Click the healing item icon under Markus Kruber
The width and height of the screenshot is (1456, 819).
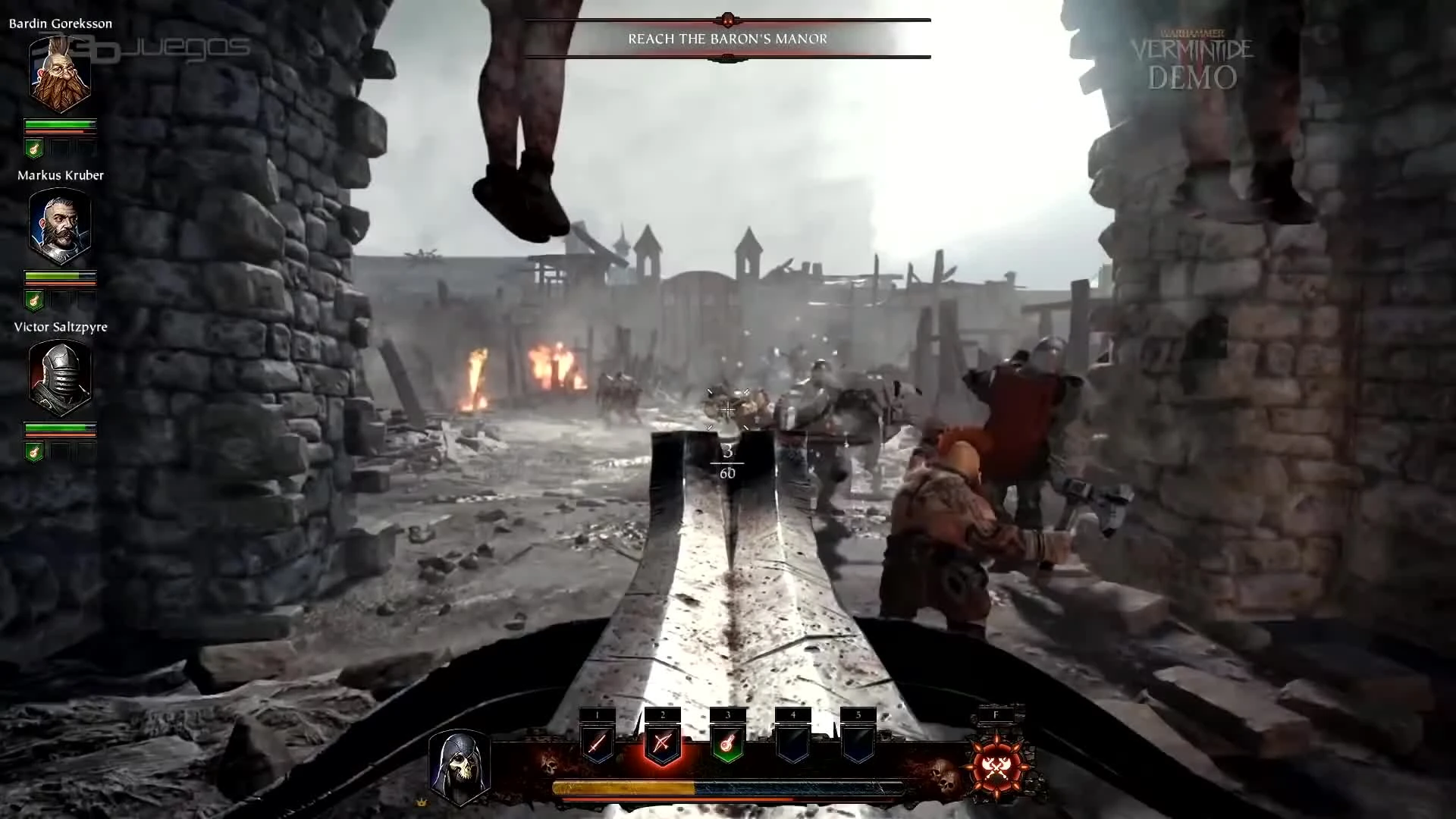coord(33,300)
